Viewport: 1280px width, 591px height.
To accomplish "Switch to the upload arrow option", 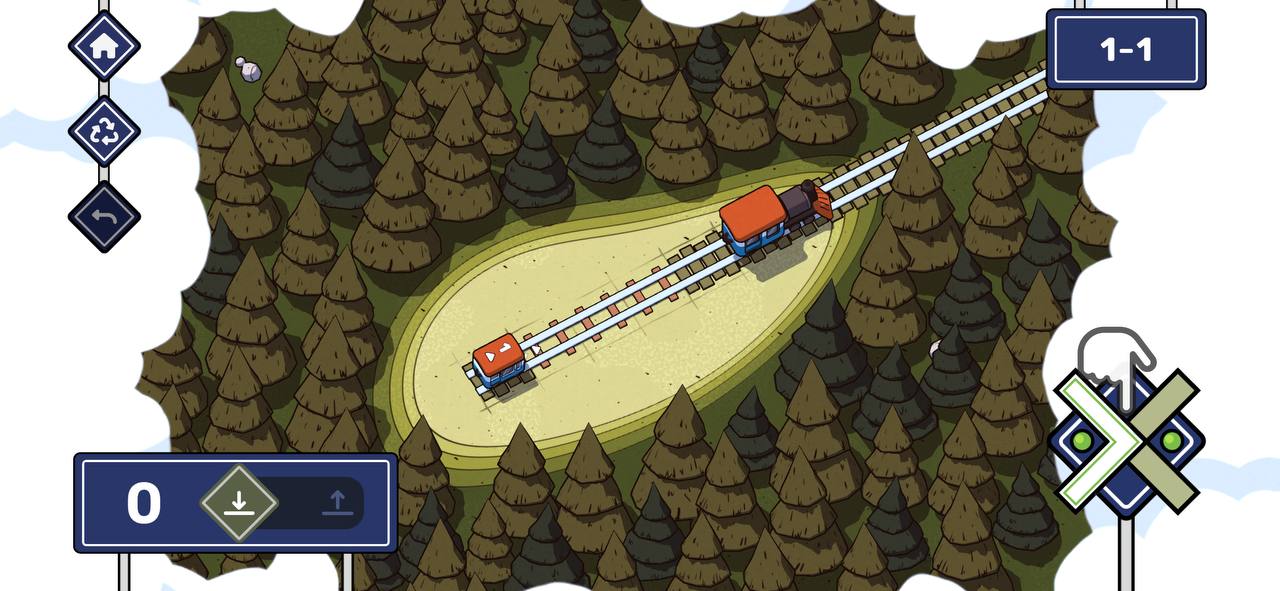I will tap(338, 503).
